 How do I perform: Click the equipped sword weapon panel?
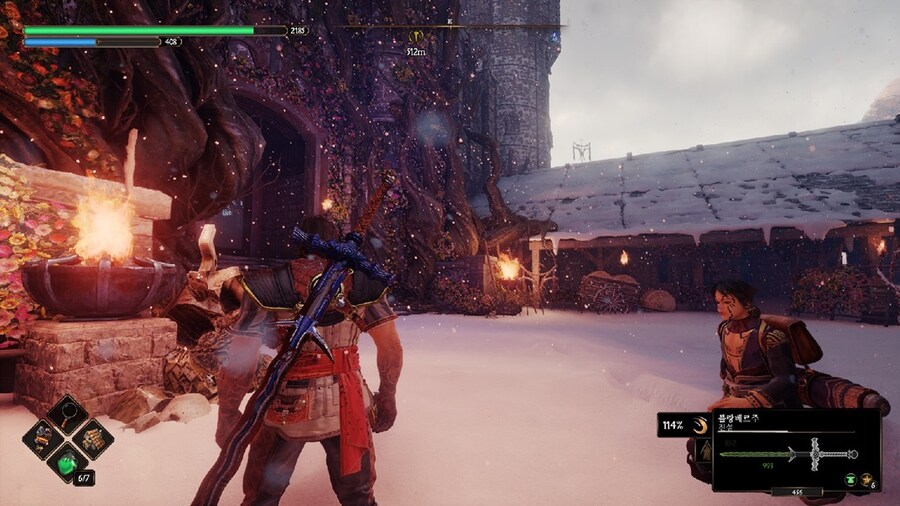click(796, 452)
